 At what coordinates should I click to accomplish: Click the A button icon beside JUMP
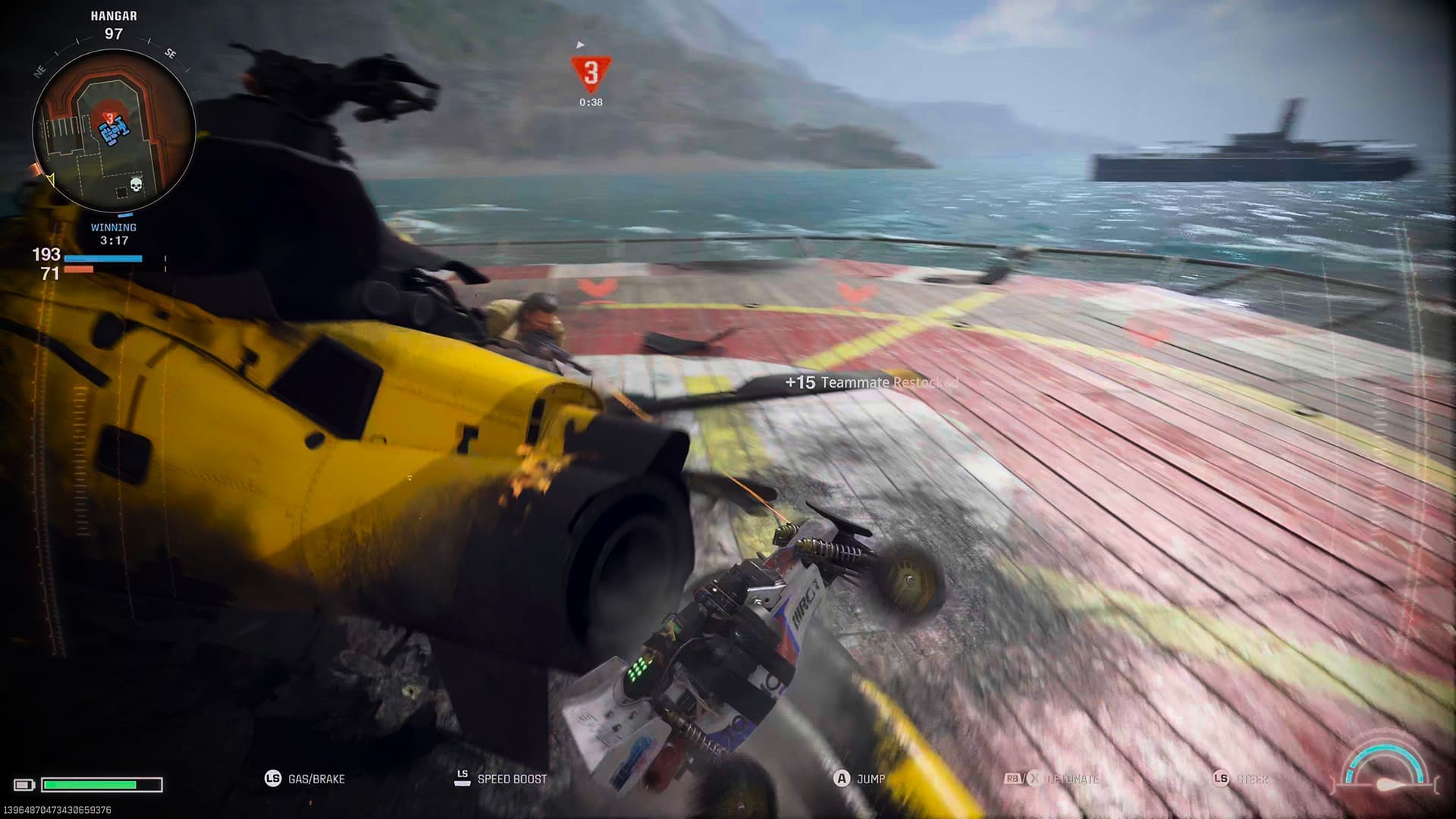[x=841, y=778]
